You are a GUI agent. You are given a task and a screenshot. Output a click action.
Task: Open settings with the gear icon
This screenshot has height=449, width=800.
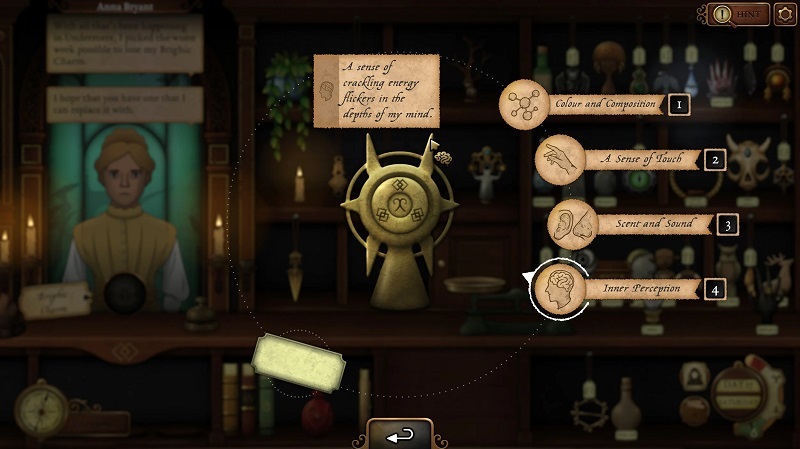pos(785,15)
